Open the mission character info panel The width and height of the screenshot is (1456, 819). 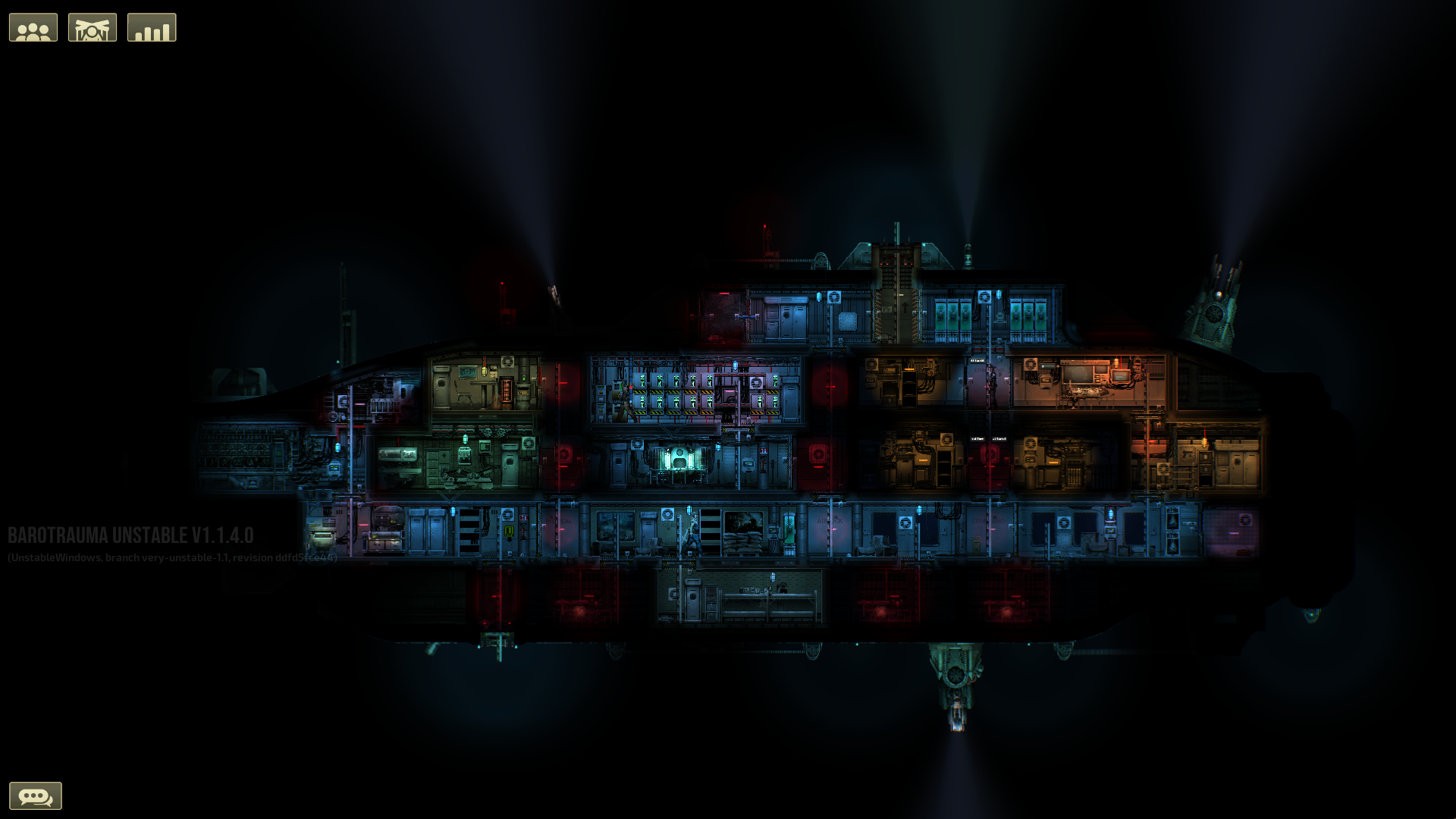tap(92, 27)
